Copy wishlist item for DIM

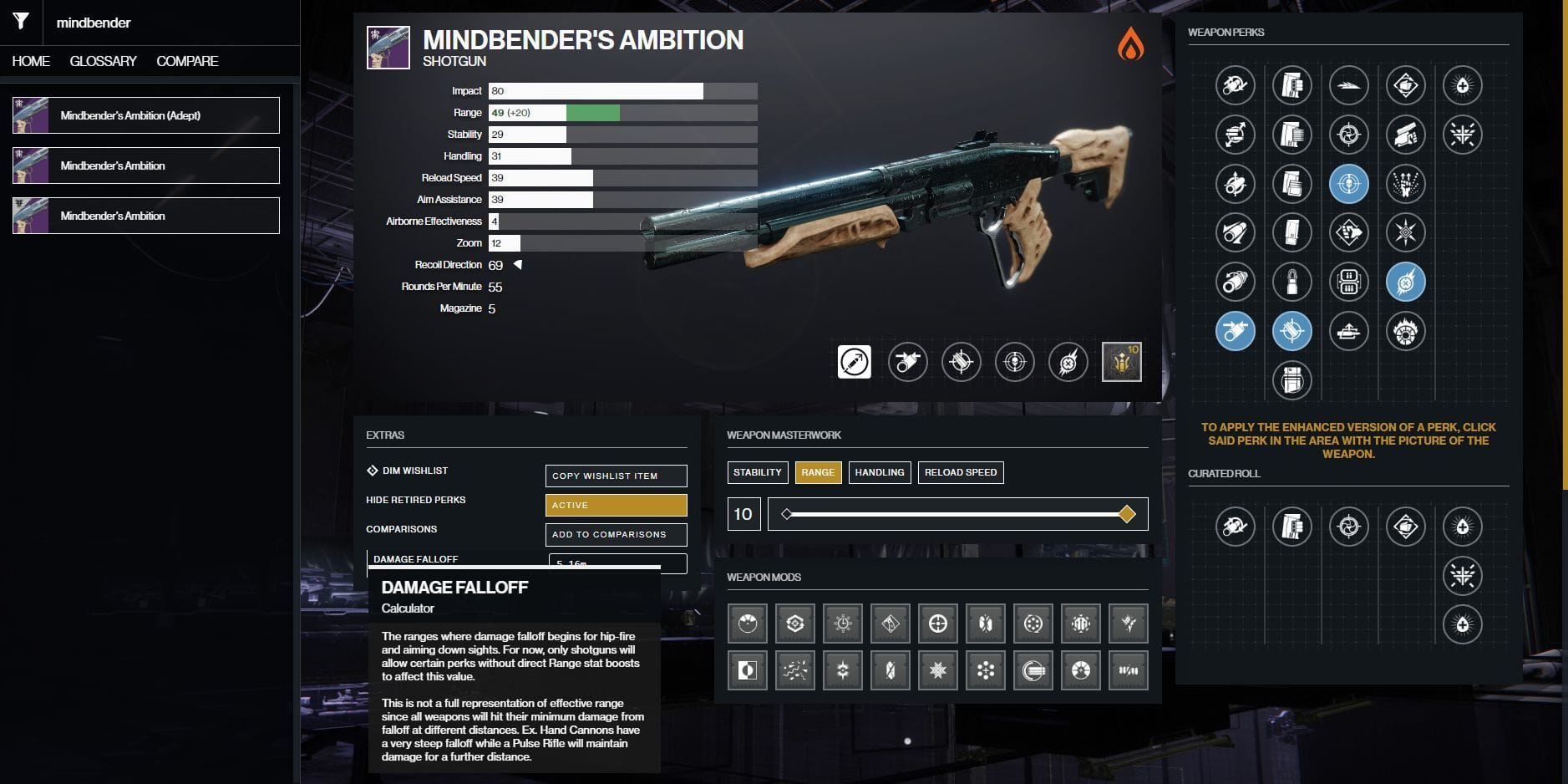(x=616, y=476)
